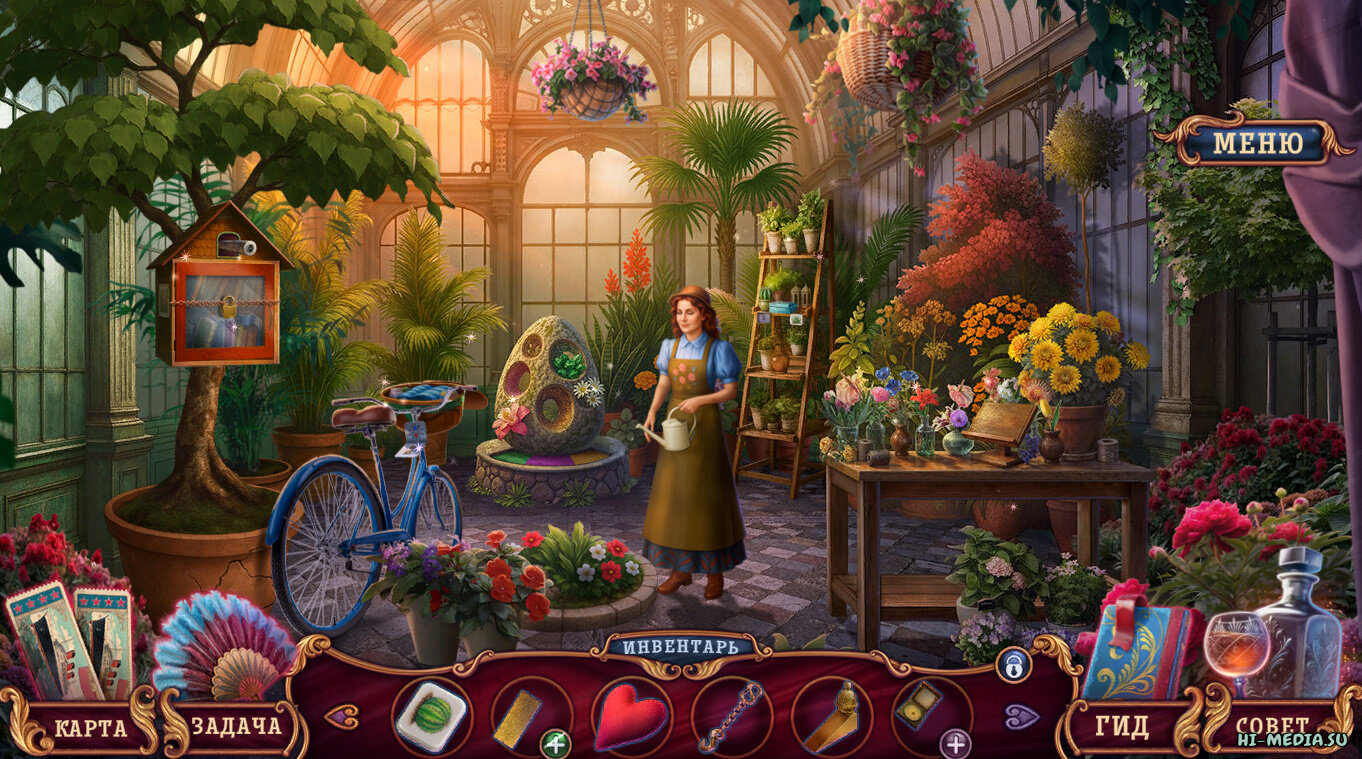Screen dimensions: 1362x759
Task: Select the red heart cushion item
Action: [x=631, y=717]
